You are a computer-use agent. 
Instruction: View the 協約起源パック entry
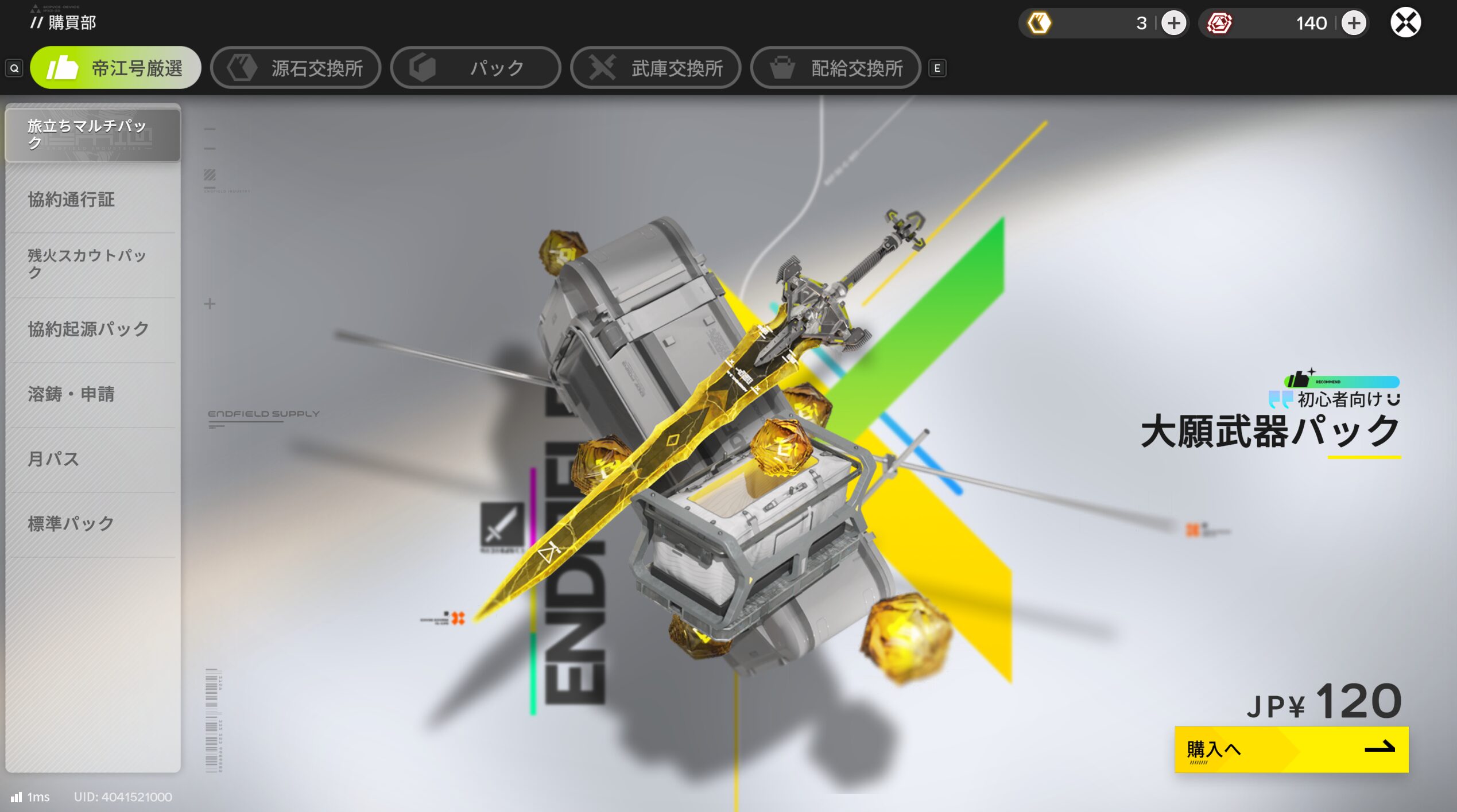pos(92,329)
